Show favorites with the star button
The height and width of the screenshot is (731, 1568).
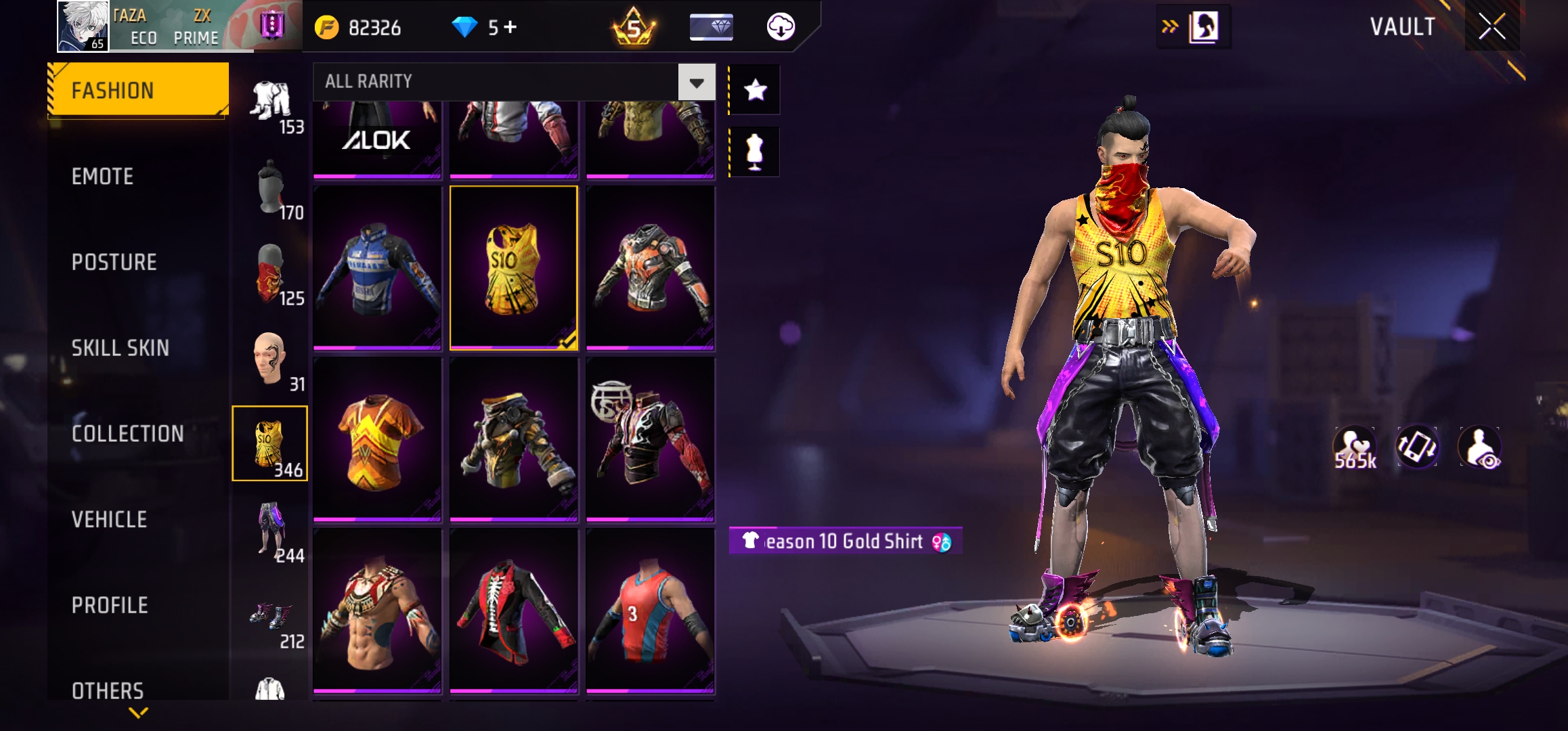coord(755,90)
